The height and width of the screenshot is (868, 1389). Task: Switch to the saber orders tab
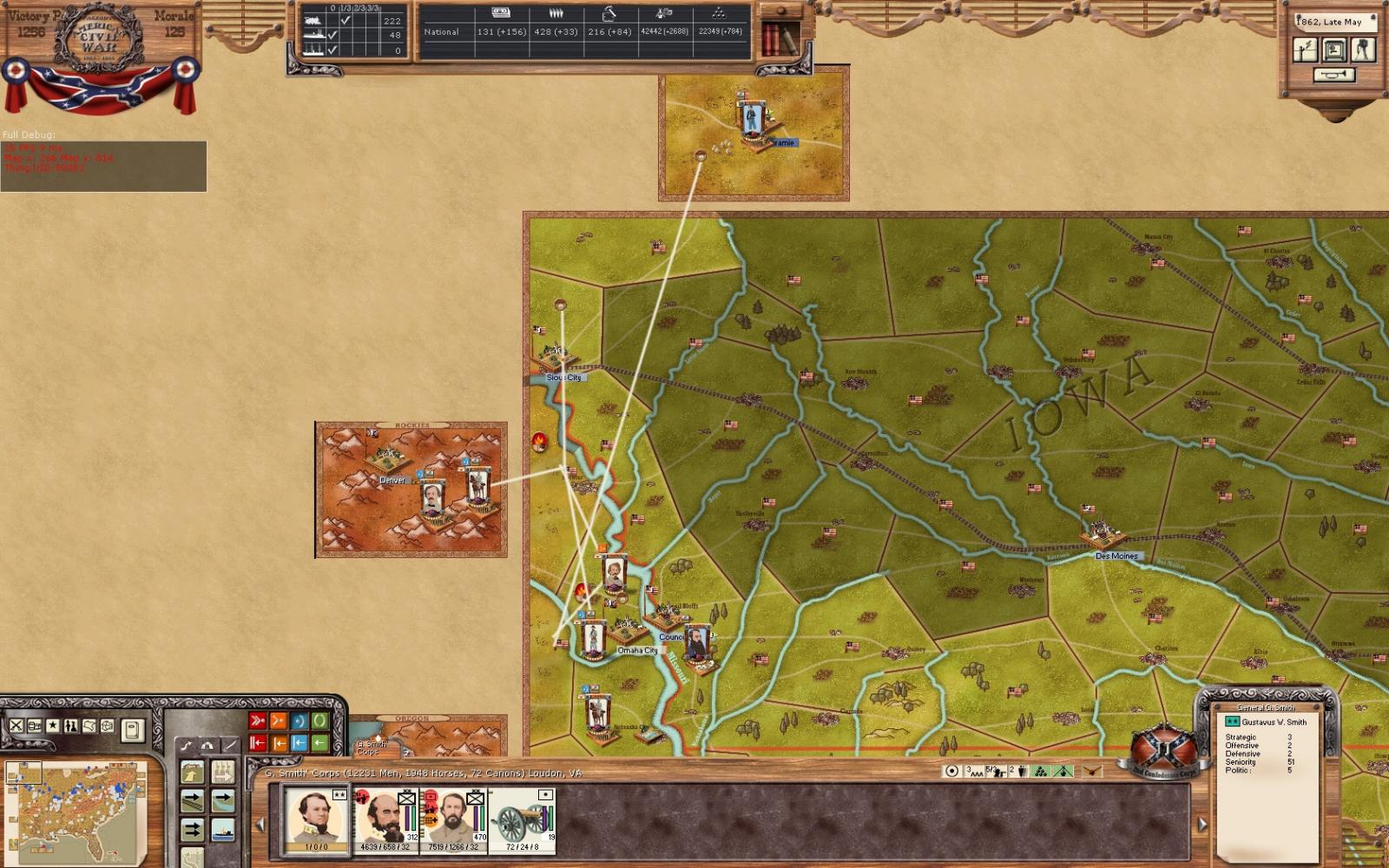(230, 744)
